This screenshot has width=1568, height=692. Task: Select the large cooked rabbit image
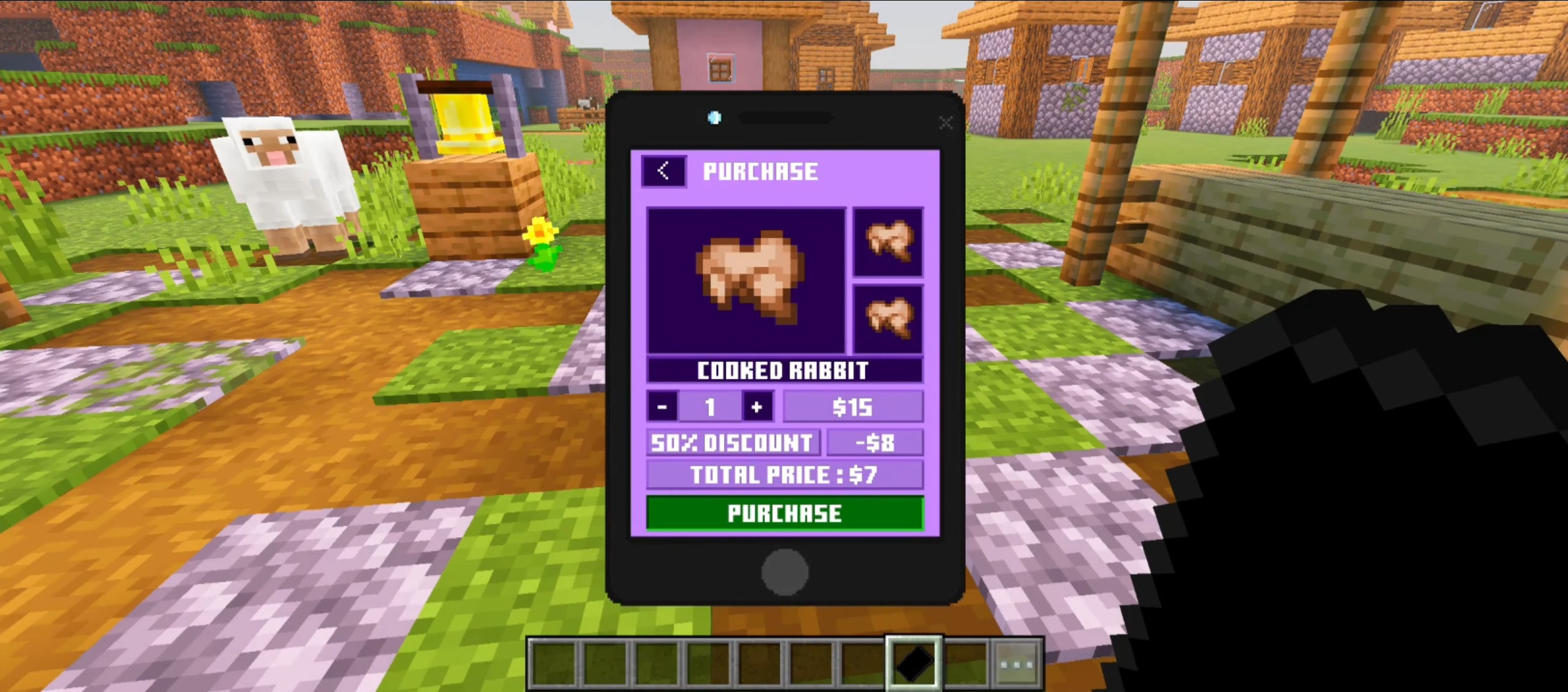[x=746, y=280]
